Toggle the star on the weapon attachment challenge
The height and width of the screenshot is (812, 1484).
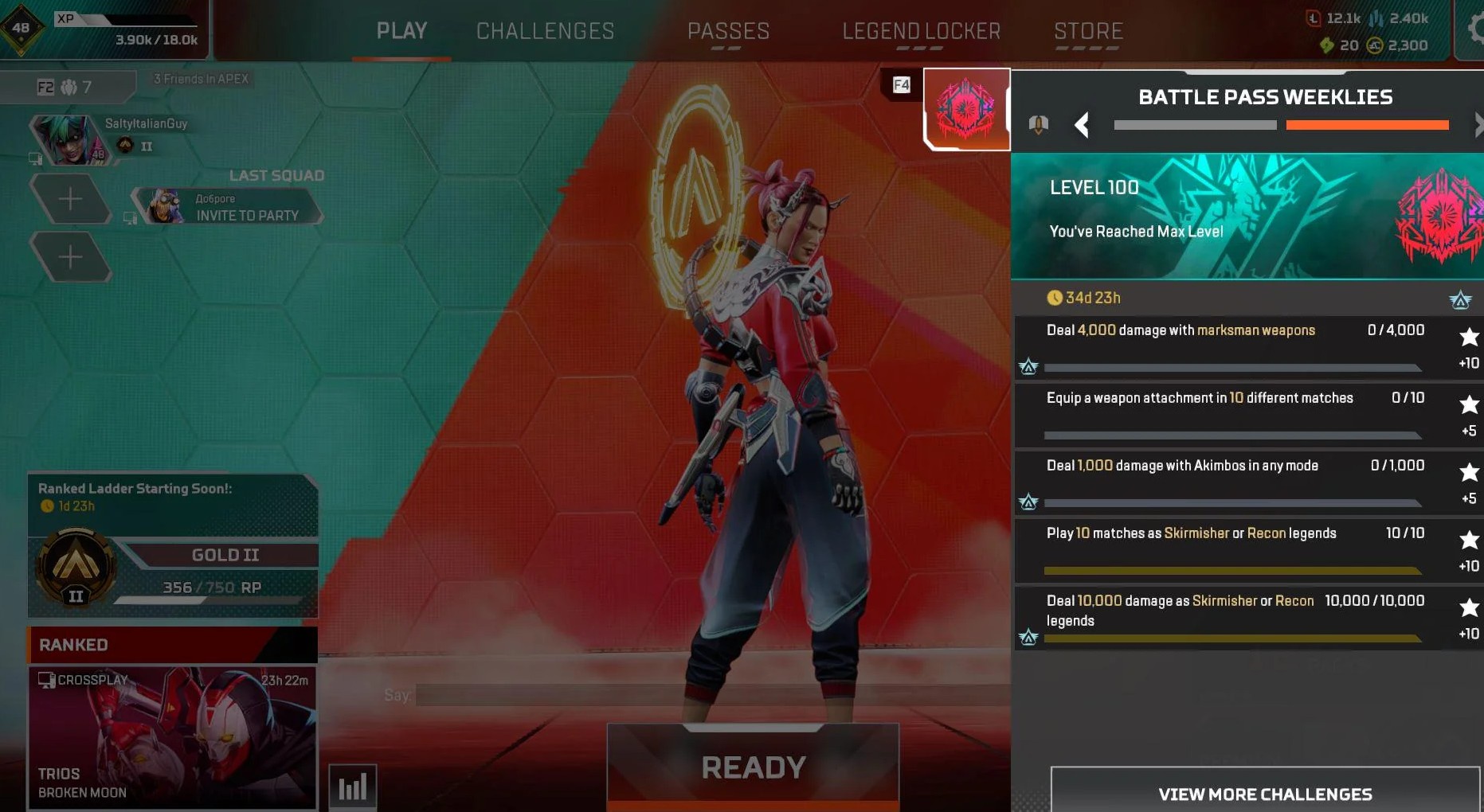tap(1468, 404)
